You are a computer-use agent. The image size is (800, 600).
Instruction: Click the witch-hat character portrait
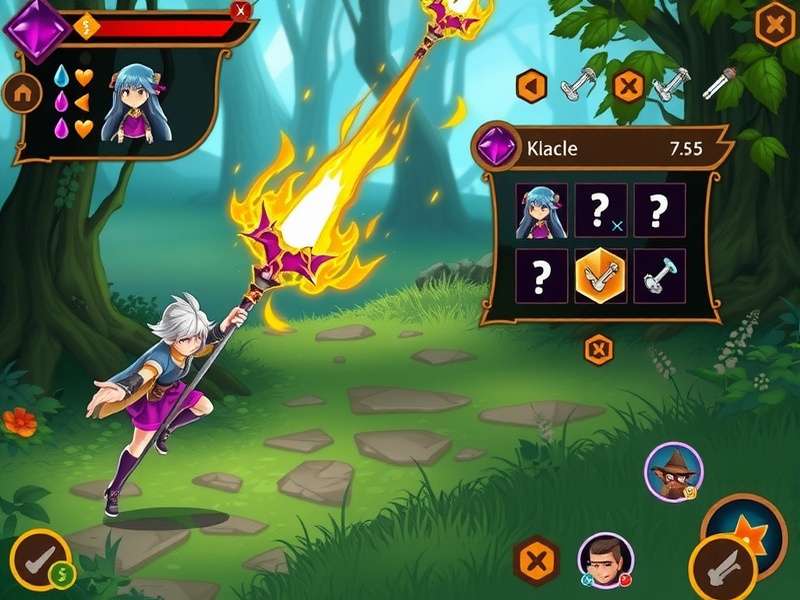673,471
